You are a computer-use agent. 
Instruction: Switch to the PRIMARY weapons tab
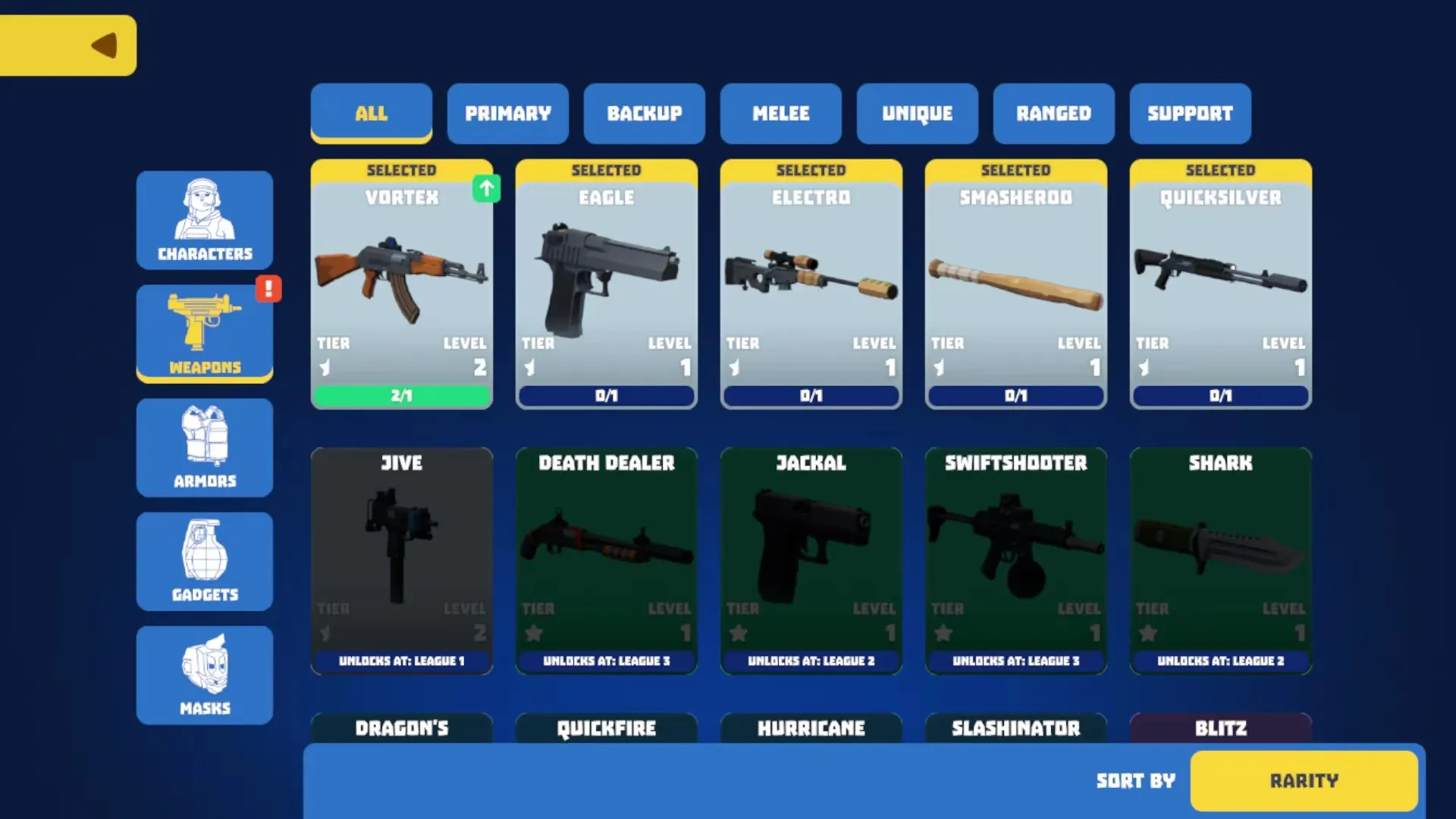coord(507,114)
